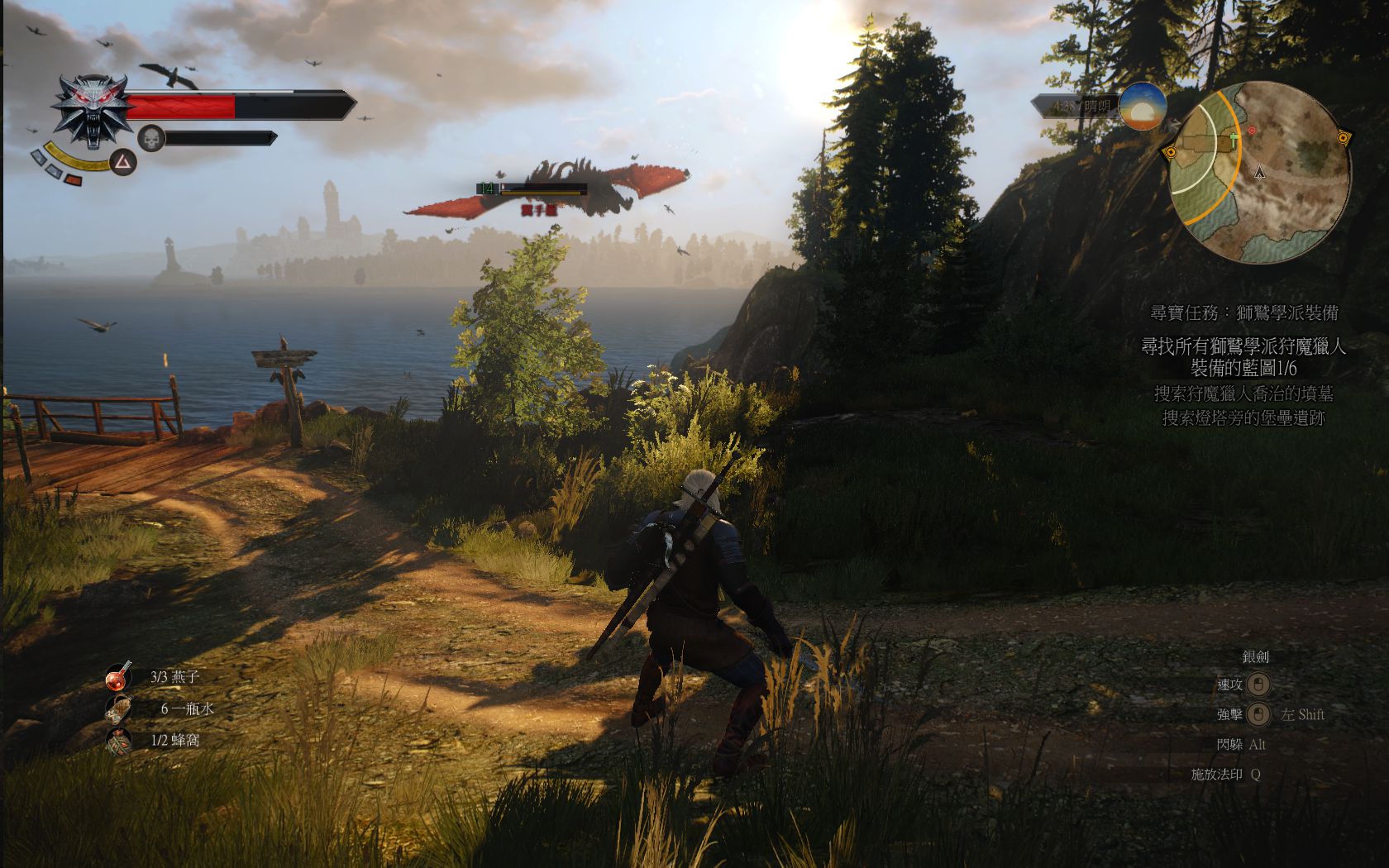Select the 一瓶水 bottle of water slot
This screenshot has width=1389, height=868.
(119, 708)
